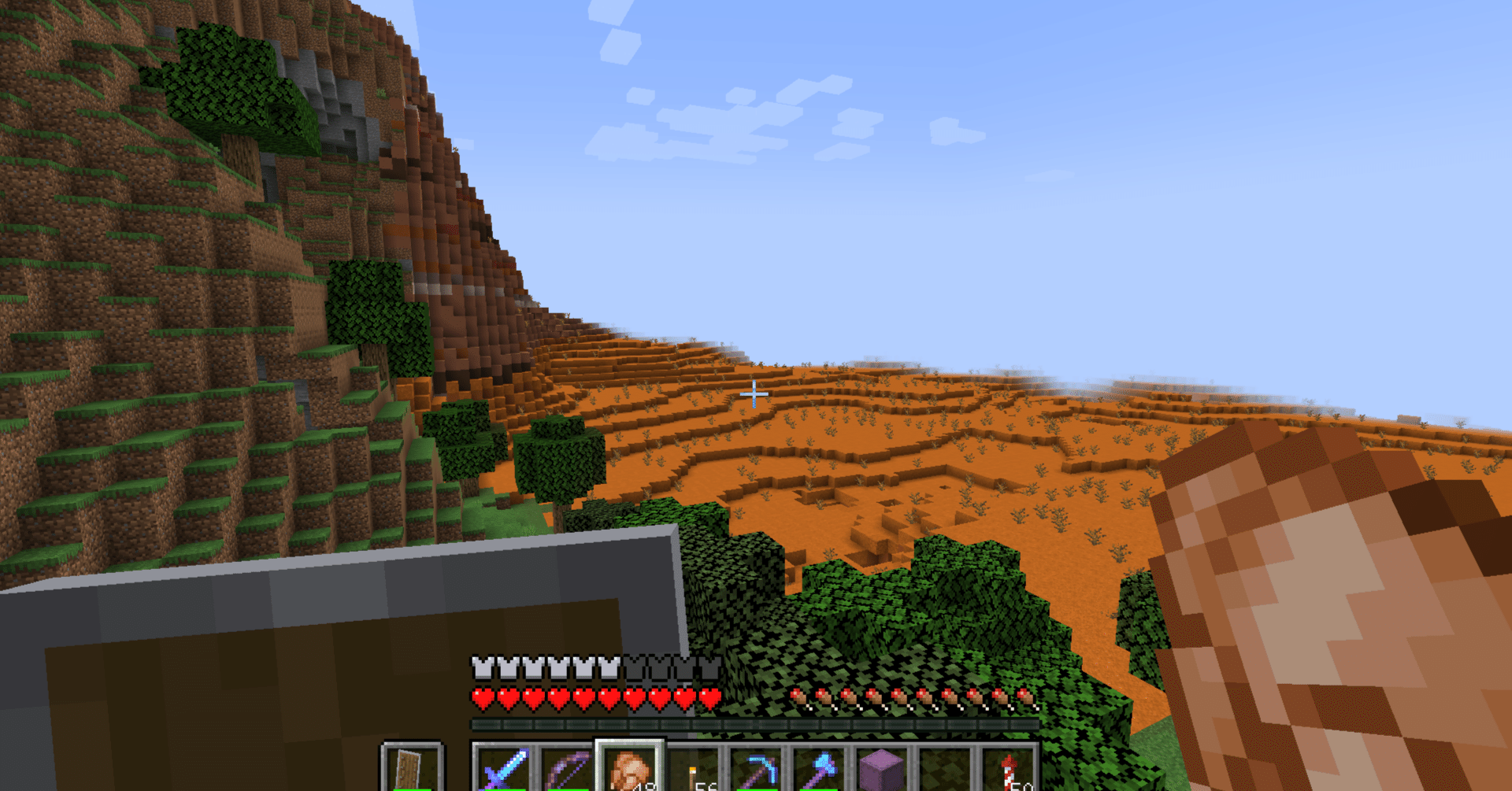Screen dimensions: 1512x791
Task: Click the purple shulker box hotbar slot
Action: [880, 767]
